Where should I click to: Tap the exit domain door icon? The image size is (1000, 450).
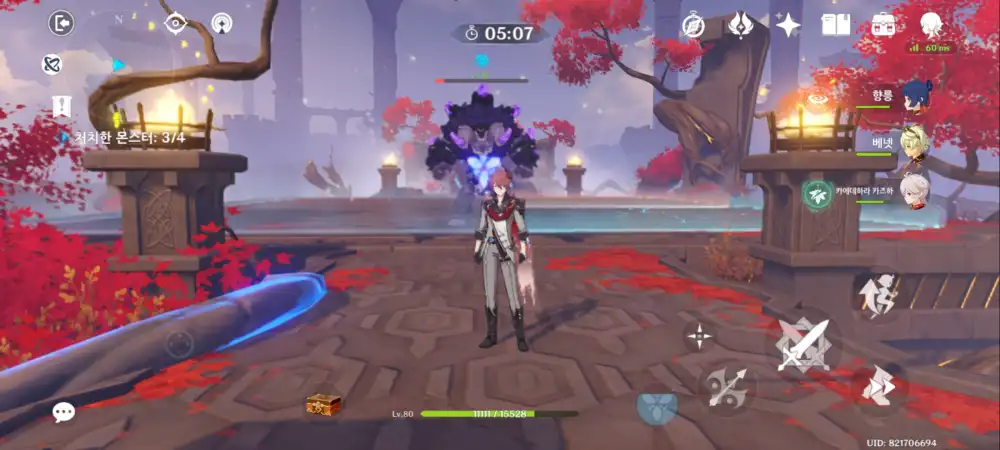(x=62, y=23)
